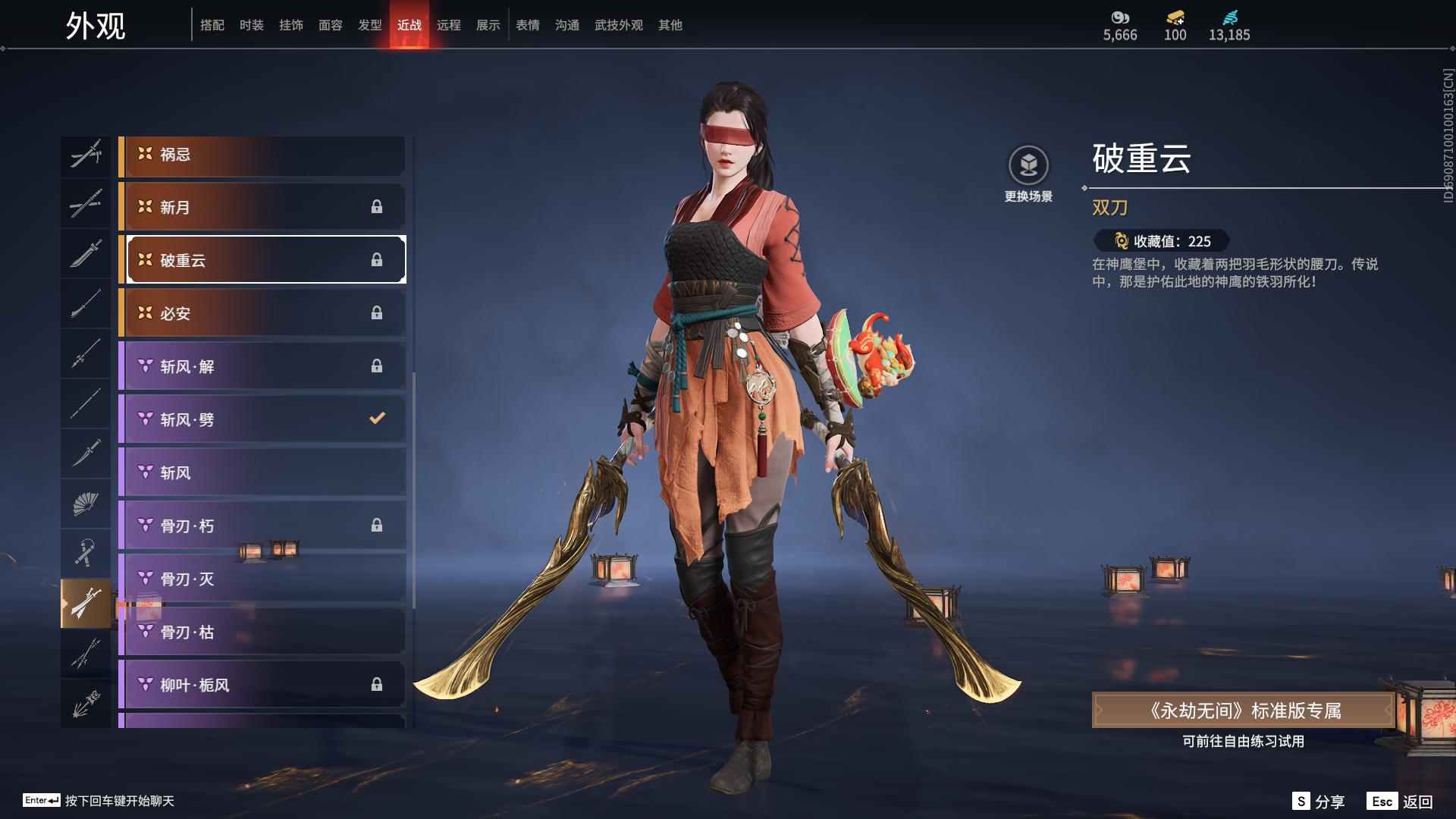The height and width of the screenshot is (819, 1456).
Task: Open the 时装 menu tab
Action: [252, 24]
